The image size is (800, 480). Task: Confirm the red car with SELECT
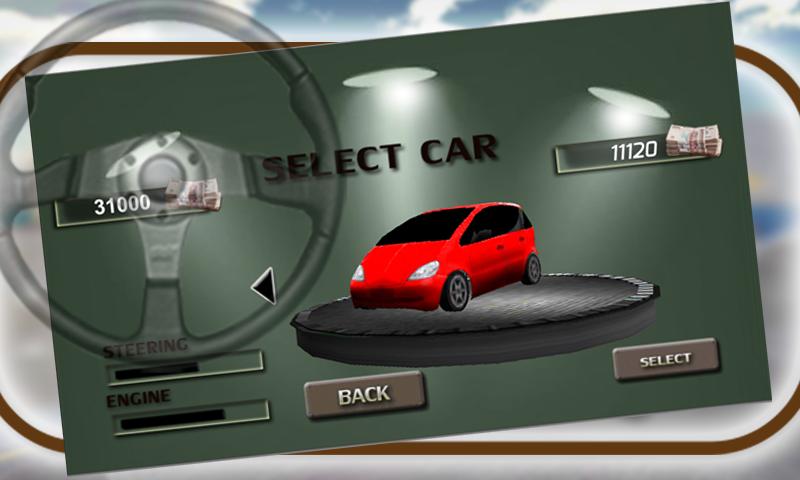pyautogui.click(x=665, y=359)
